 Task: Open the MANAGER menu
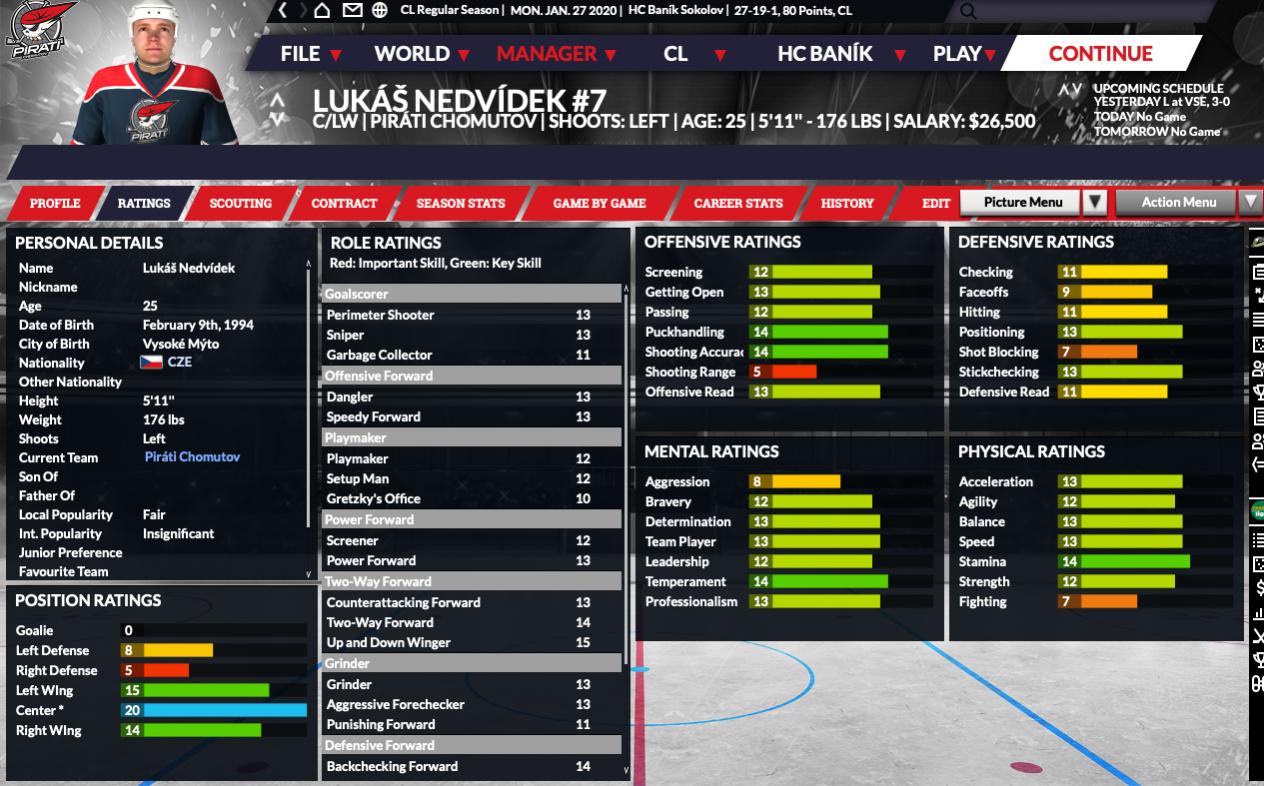556,54
